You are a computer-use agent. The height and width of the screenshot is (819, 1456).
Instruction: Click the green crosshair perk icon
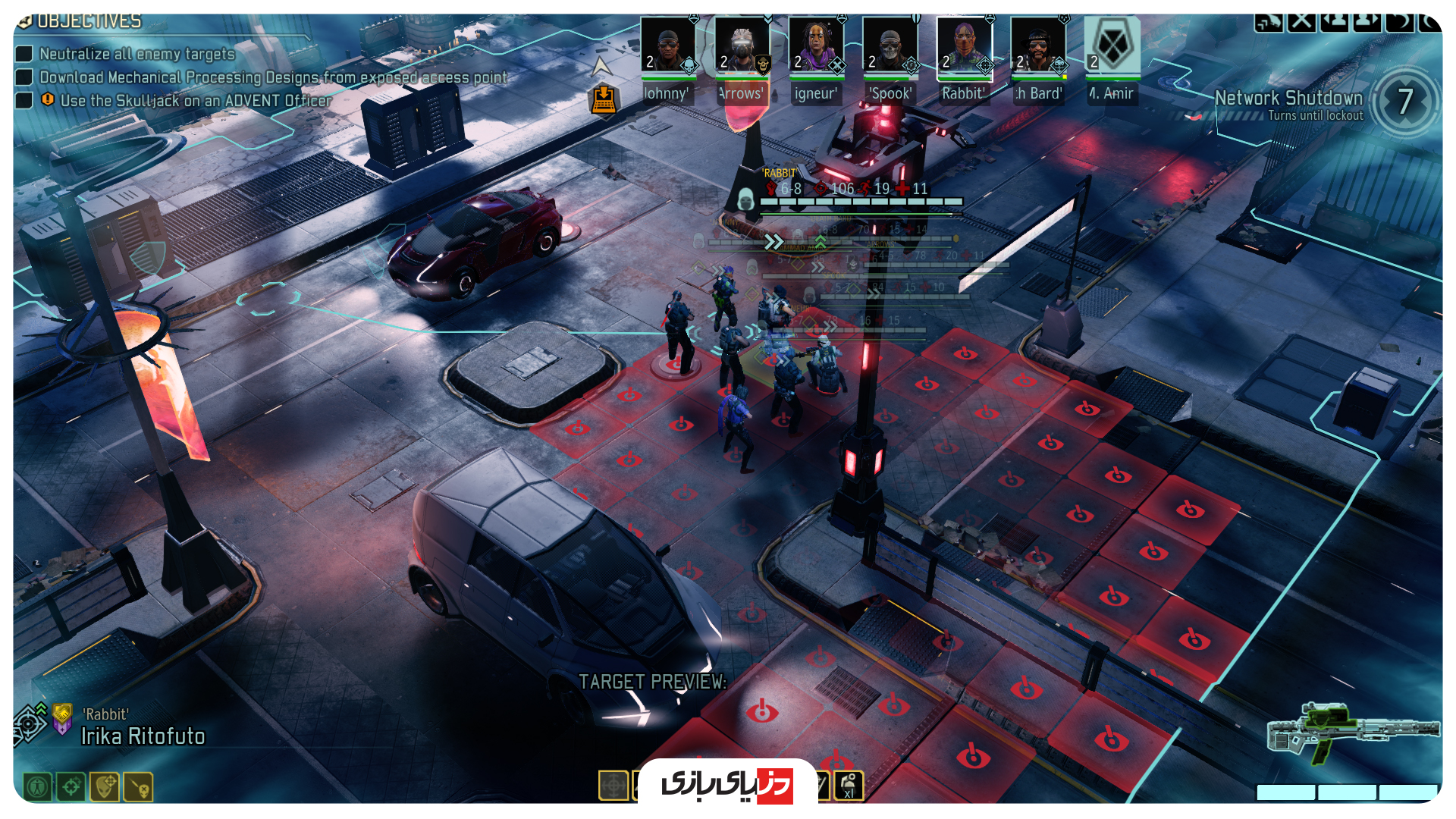point(71,787)
